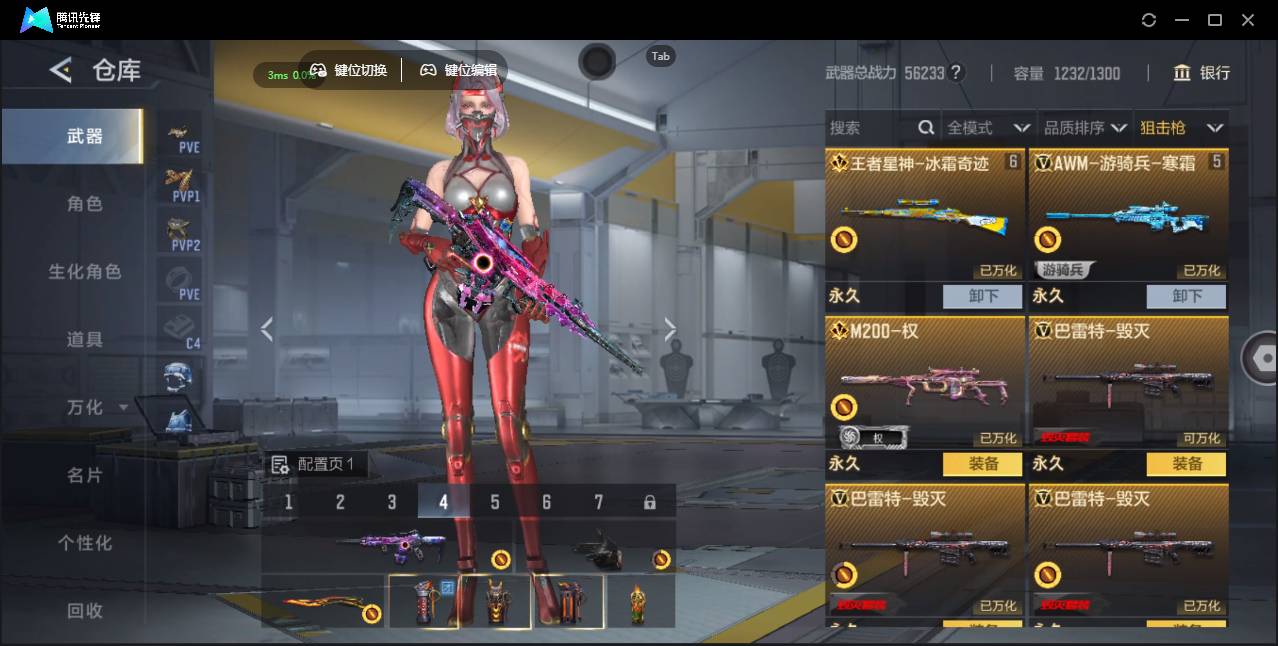Viewport: 1278px width, 646px height.
Task: Switch to loadout page 5
Action: 495,502
